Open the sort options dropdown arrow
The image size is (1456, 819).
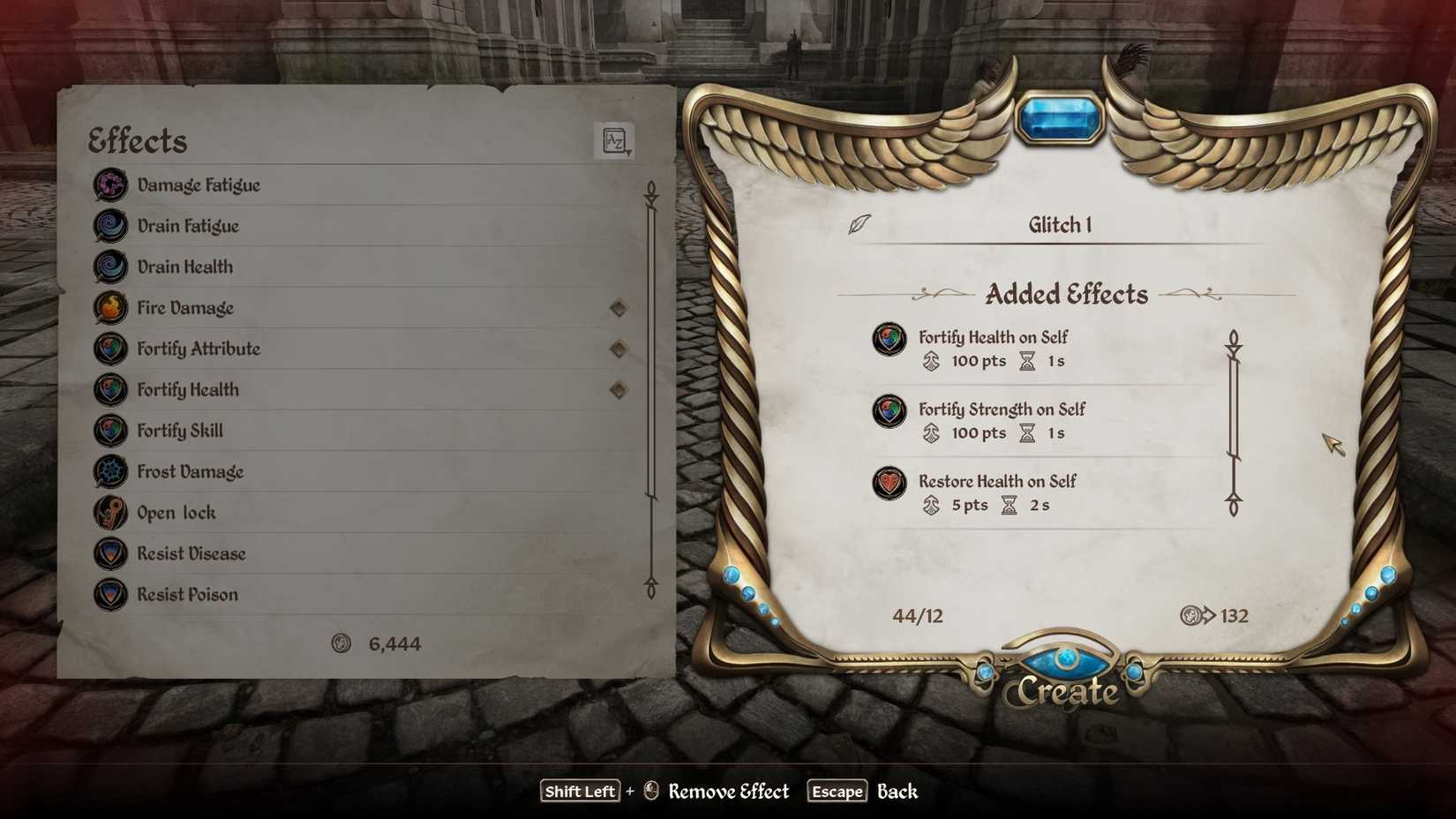click(628, 152)
